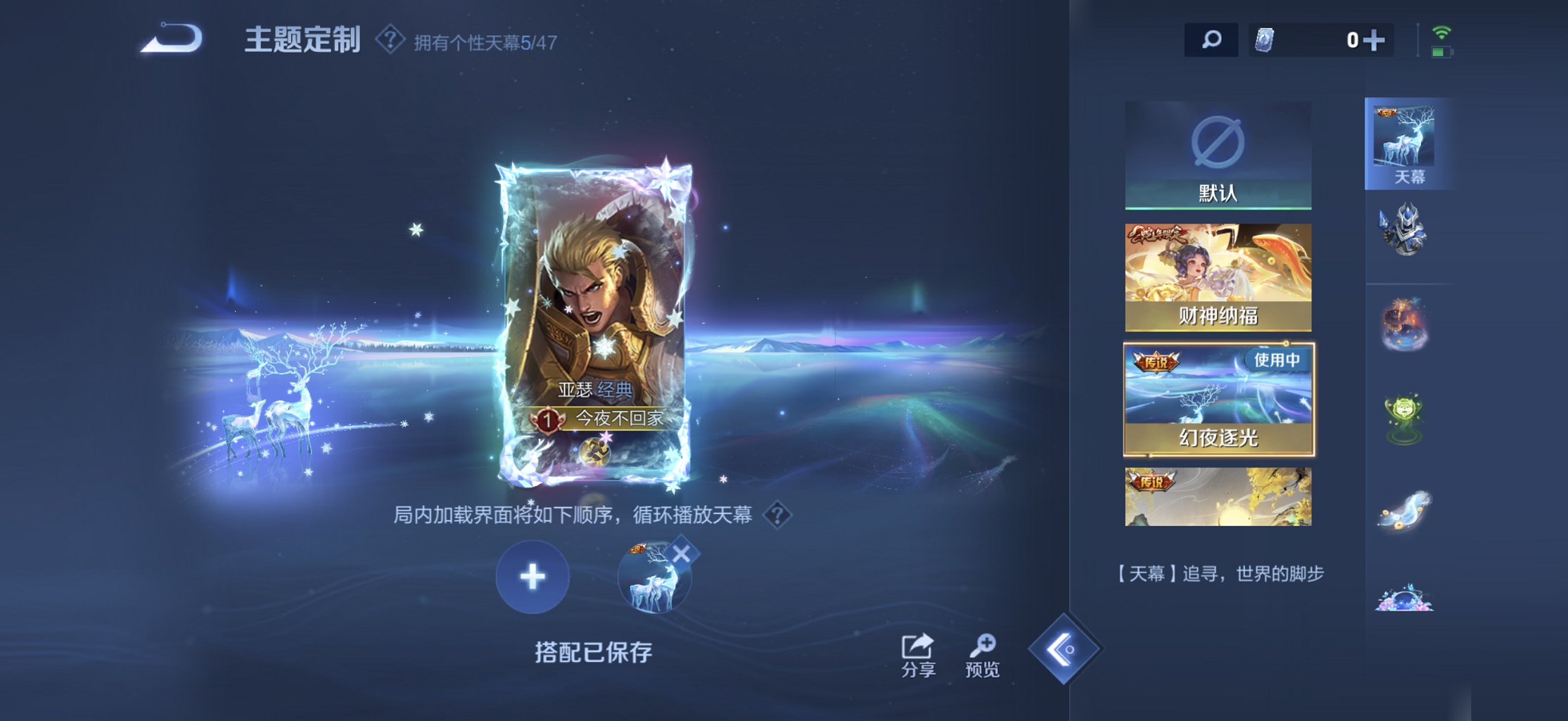The width and height of the screenshot is (1568, 721).
Task: Click the question mark after the loading-order text
Action: click(777, 516)
